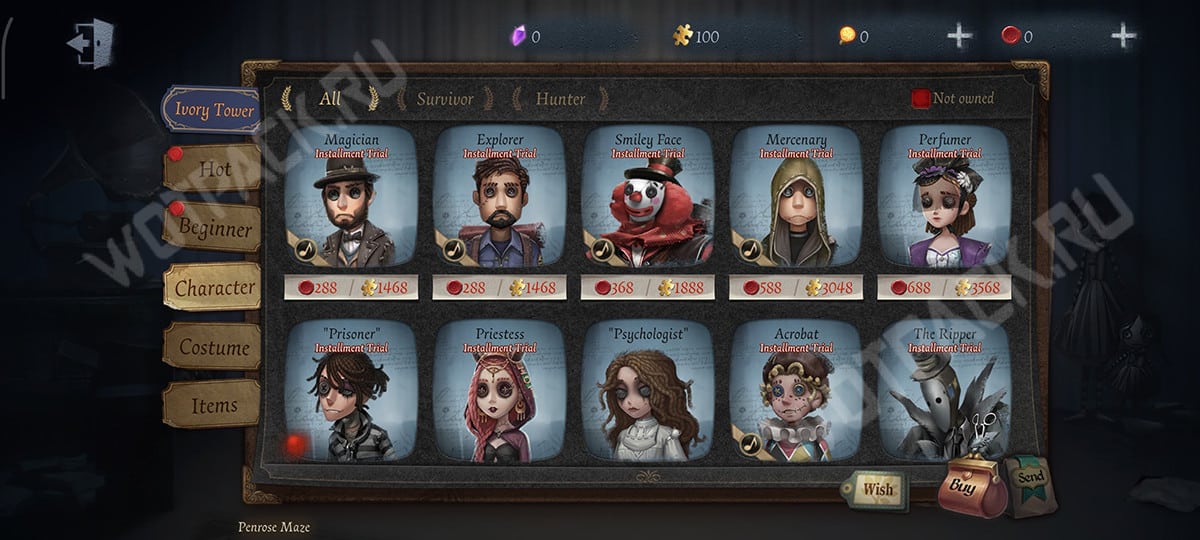Select the Character category
The image size is (1200, 540).
coord(214,288)
